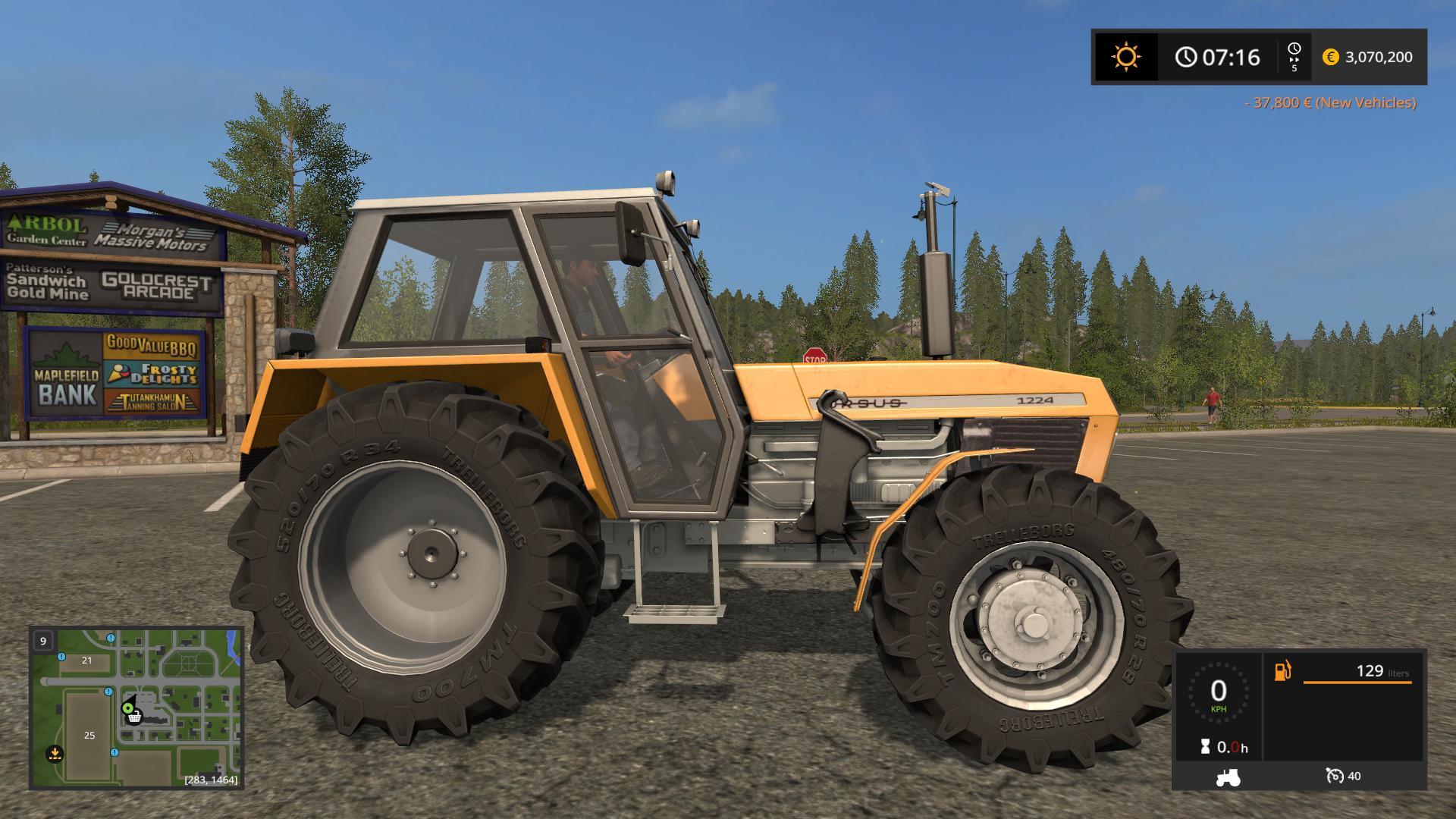The width and height of the screenshot is (1456, 819).
Task: Click the sun weather icon in HUD
Action: [x=1125, y=57]
